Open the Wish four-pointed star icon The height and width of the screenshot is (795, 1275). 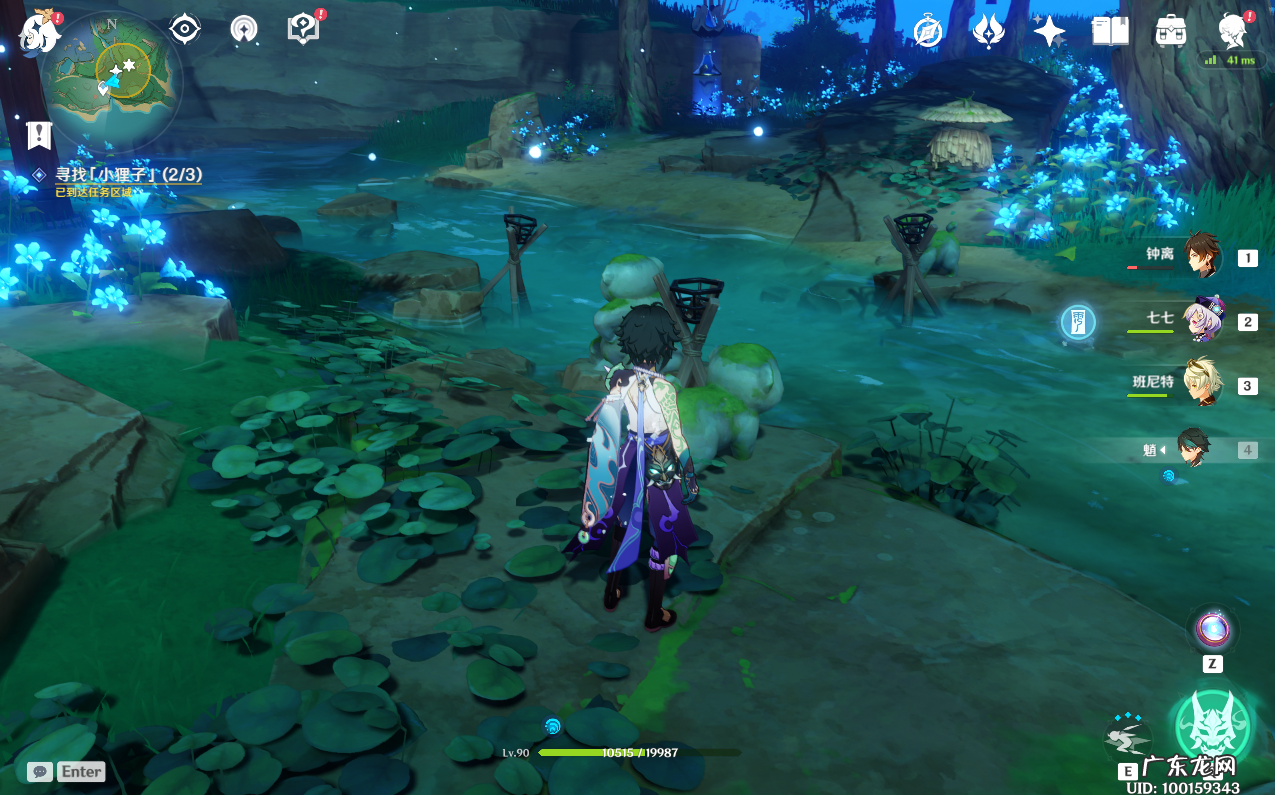(x=1048, y=32)
